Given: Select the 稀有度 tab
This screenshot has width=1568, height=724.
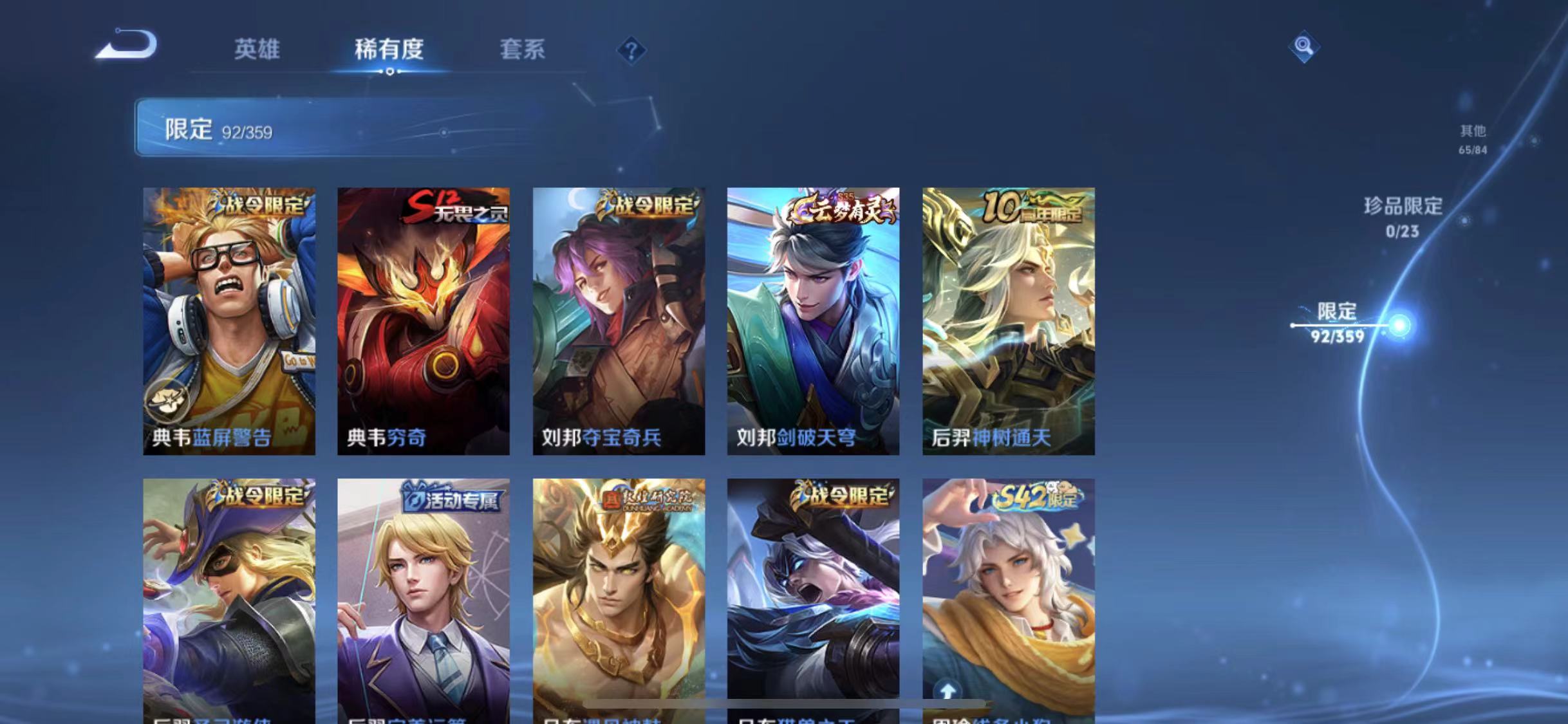Looking at the screenshot, I should tap(388, 50).
